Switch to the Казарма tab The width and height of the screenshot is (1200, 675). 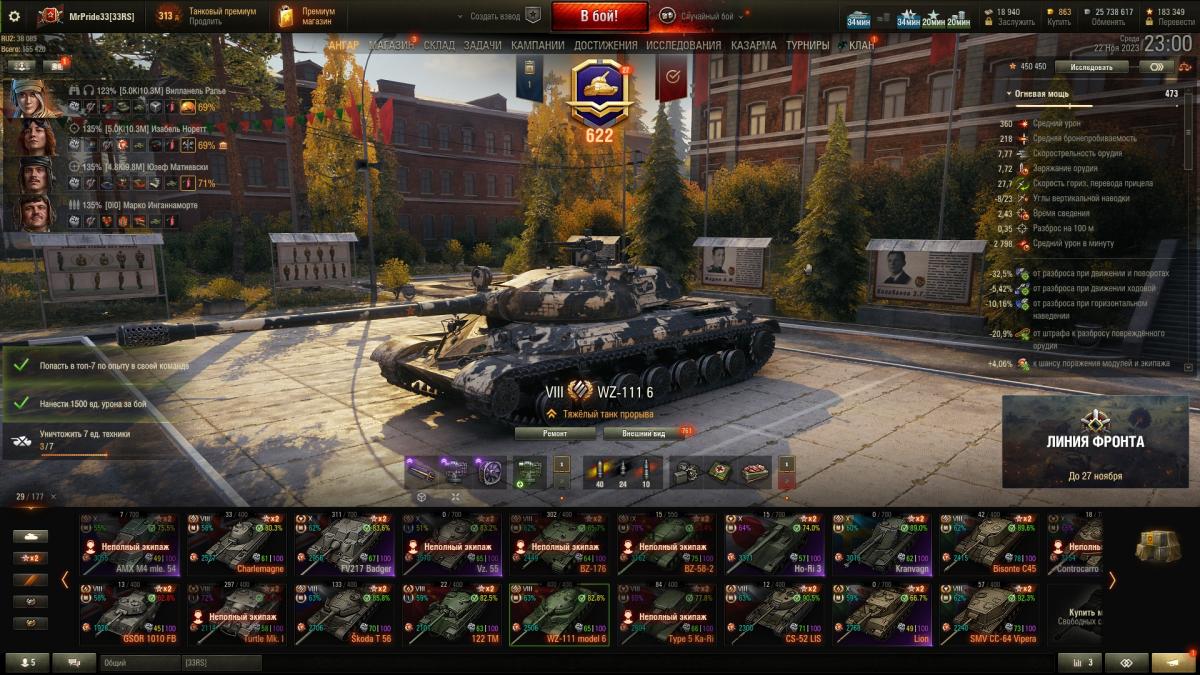(x=753, y=46)
